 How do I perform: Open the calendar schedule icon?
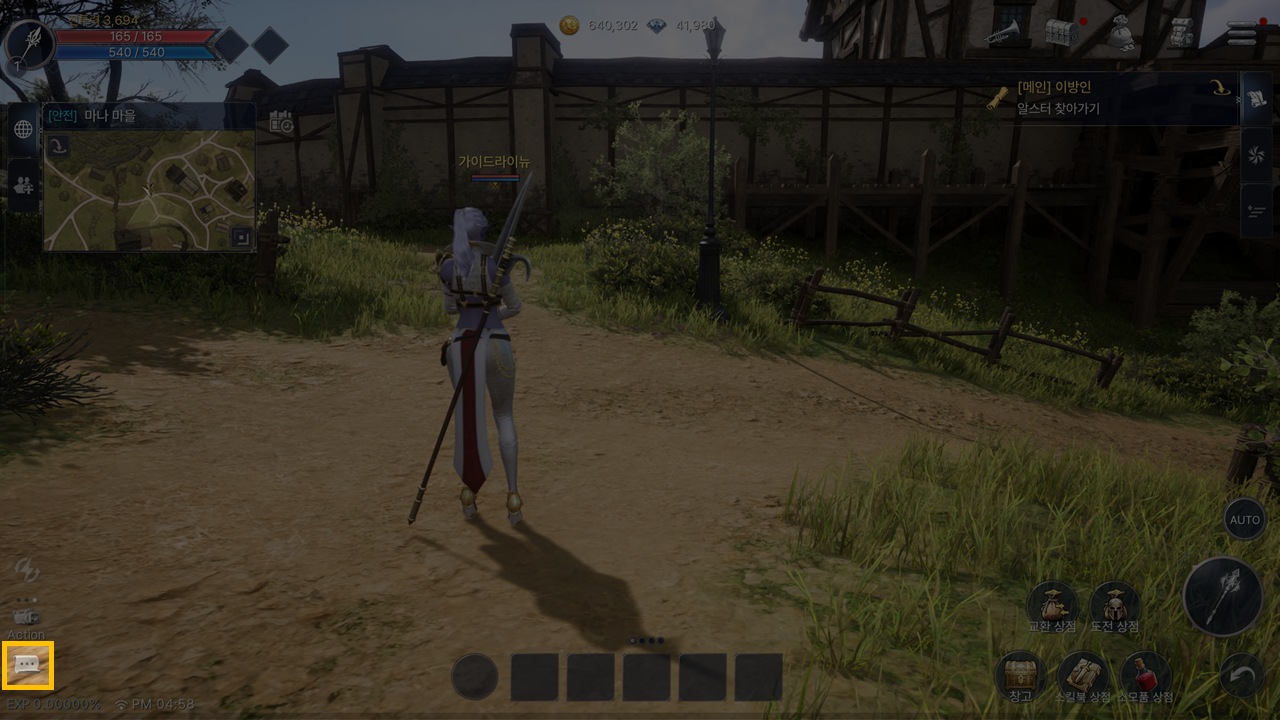[x=281, y=122]
